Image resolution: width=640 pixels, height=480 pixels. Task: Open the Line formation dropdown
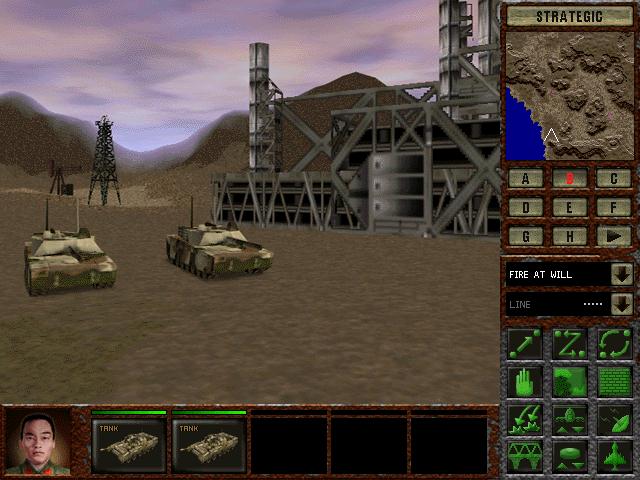(x=622, y=304)
